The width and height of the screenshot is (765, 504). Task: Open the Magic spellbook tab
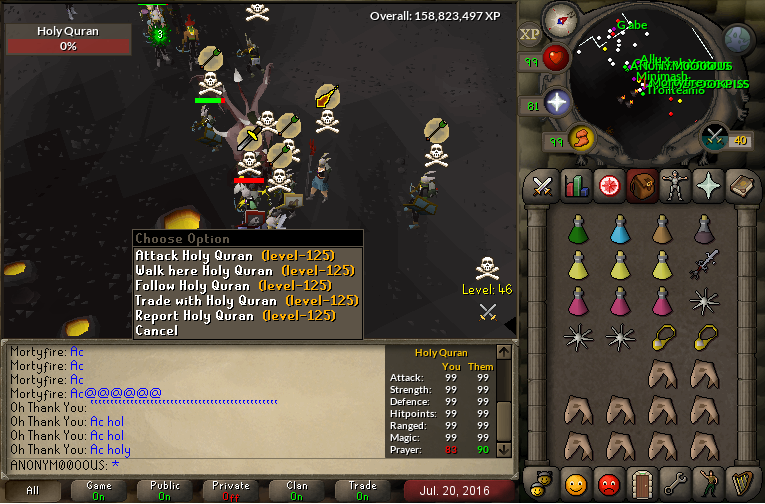740,185
